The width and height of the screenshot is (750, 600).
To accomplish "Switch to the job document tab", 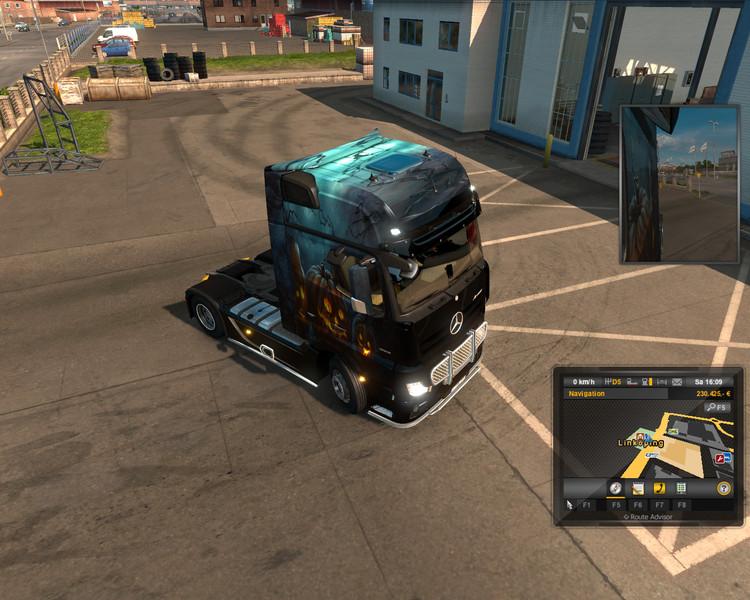I will 638,488.
